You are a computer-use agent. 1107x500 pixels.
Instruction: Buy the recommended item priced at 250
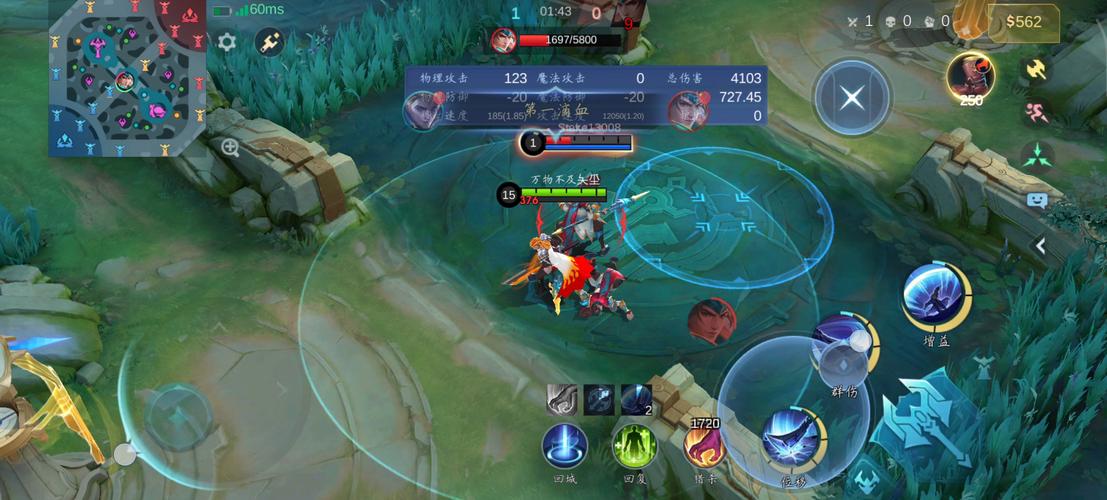pos(970,76)
